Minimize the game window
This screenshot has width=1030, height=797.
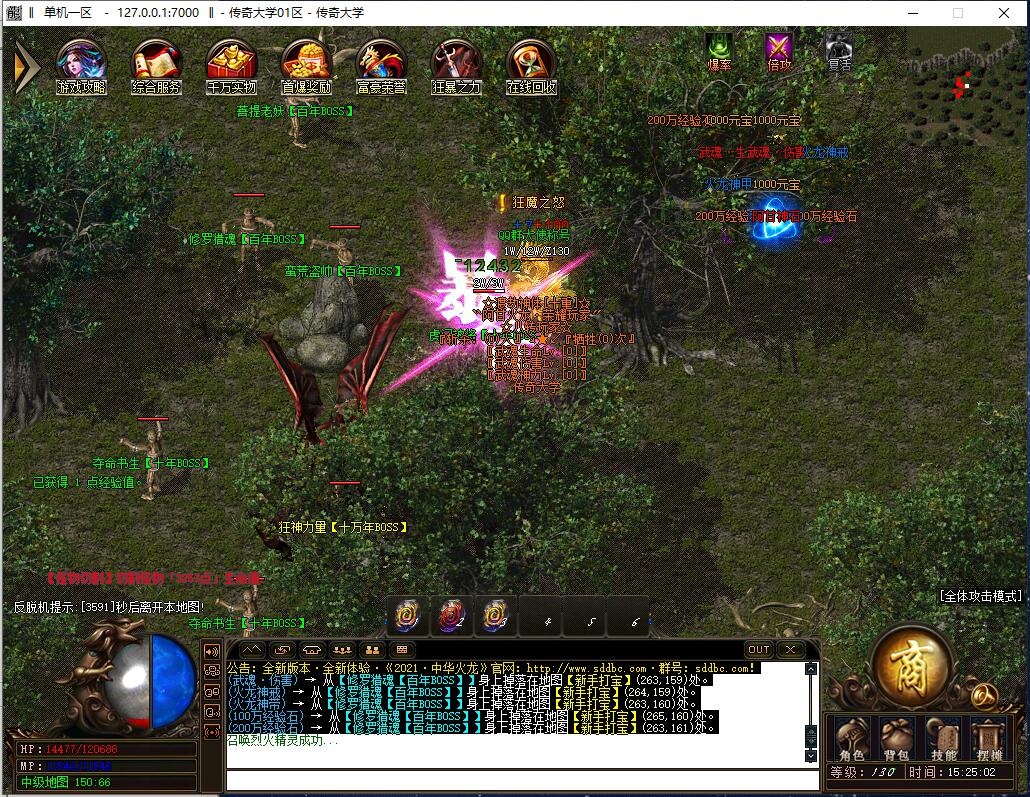tap(911, 13)
